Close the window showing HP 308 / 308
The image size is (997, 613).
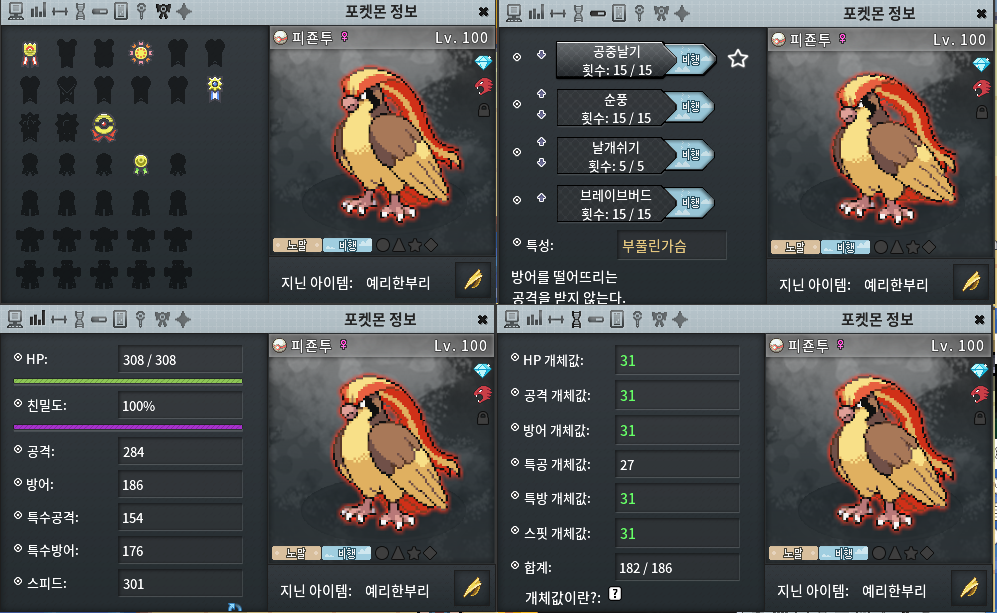click(484, 319)
